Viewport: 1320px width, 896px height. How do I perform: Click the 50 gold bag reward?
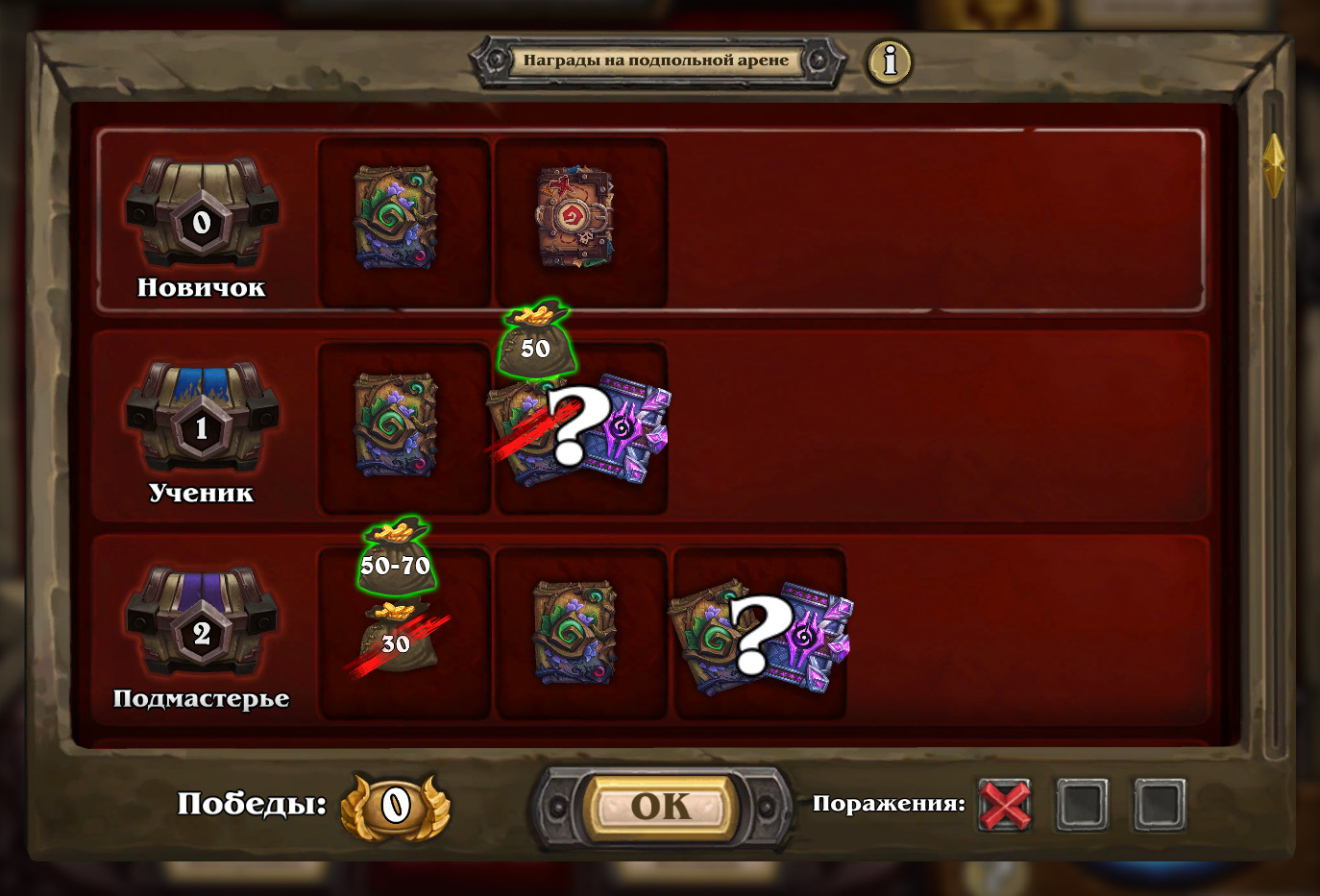click(x=536, y=342)
